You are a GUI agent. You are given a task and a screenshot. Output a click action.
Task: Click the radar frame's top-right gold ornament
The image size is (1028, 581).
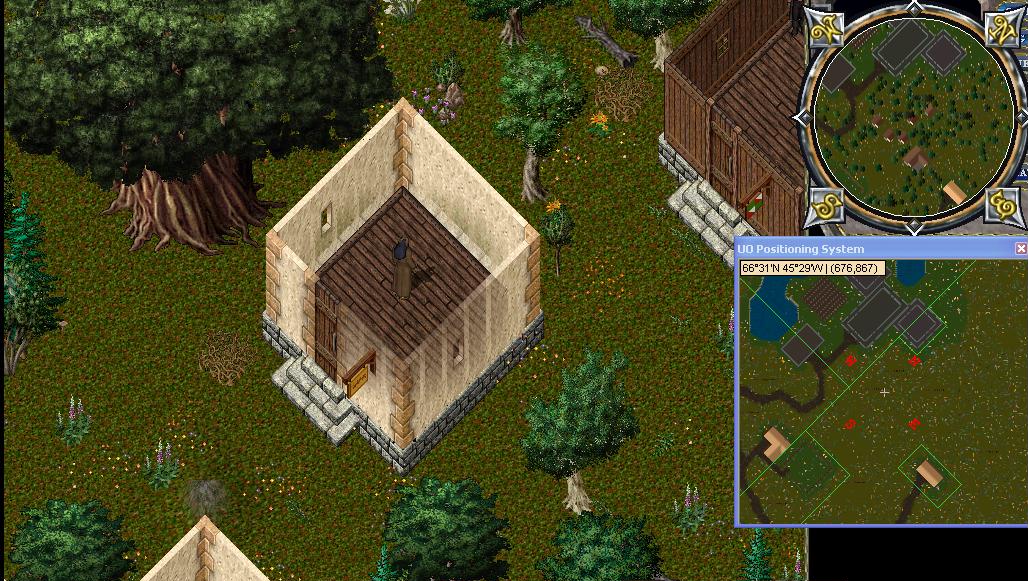point(1001,29)
